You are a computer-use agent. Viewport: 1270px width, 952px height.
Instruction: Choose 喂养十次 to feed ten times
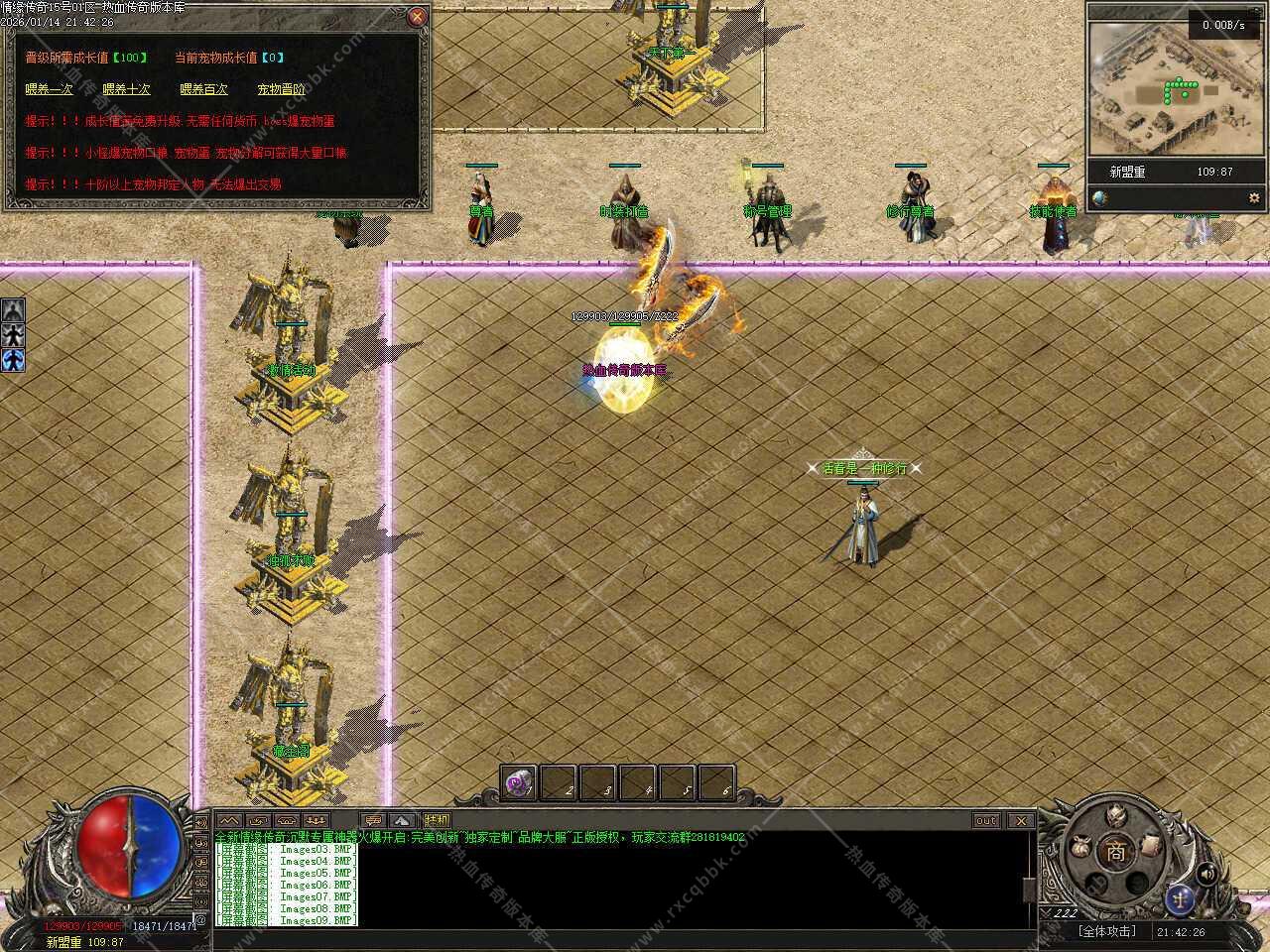point(126,89)
